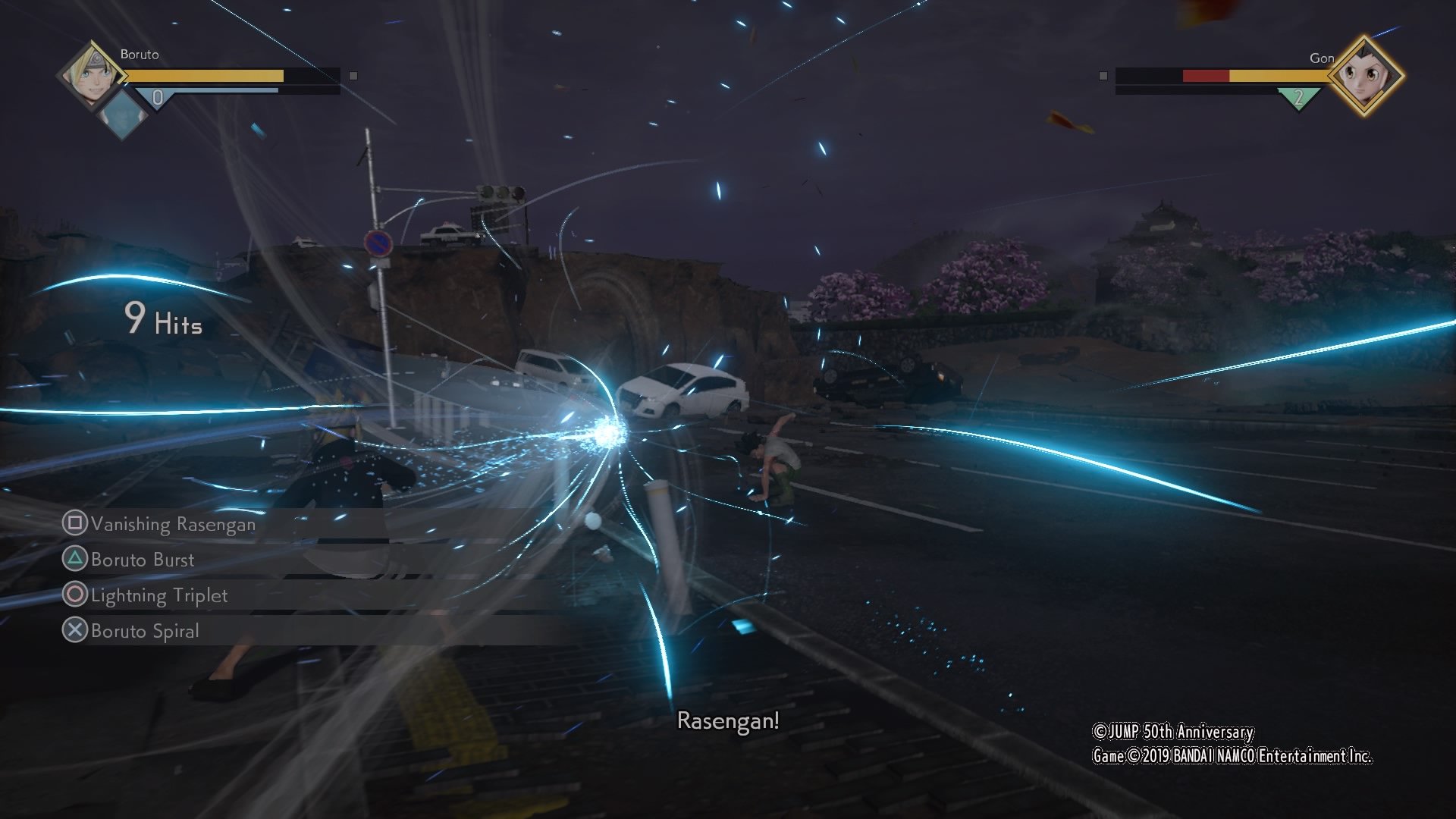1456x819 pixels.
Task: Click the gray square indicator left of Gon's health bar
Action: [x=1102, y=76]
